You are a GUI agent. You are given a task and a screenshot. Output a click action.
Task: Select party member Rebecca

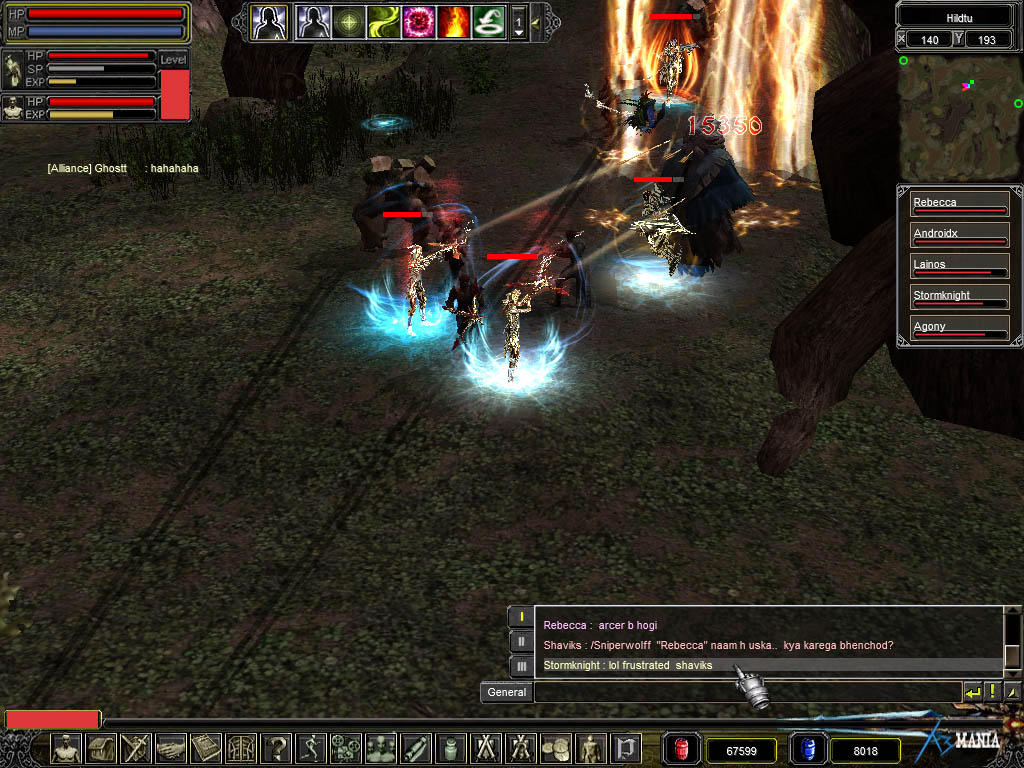point(959,205)
